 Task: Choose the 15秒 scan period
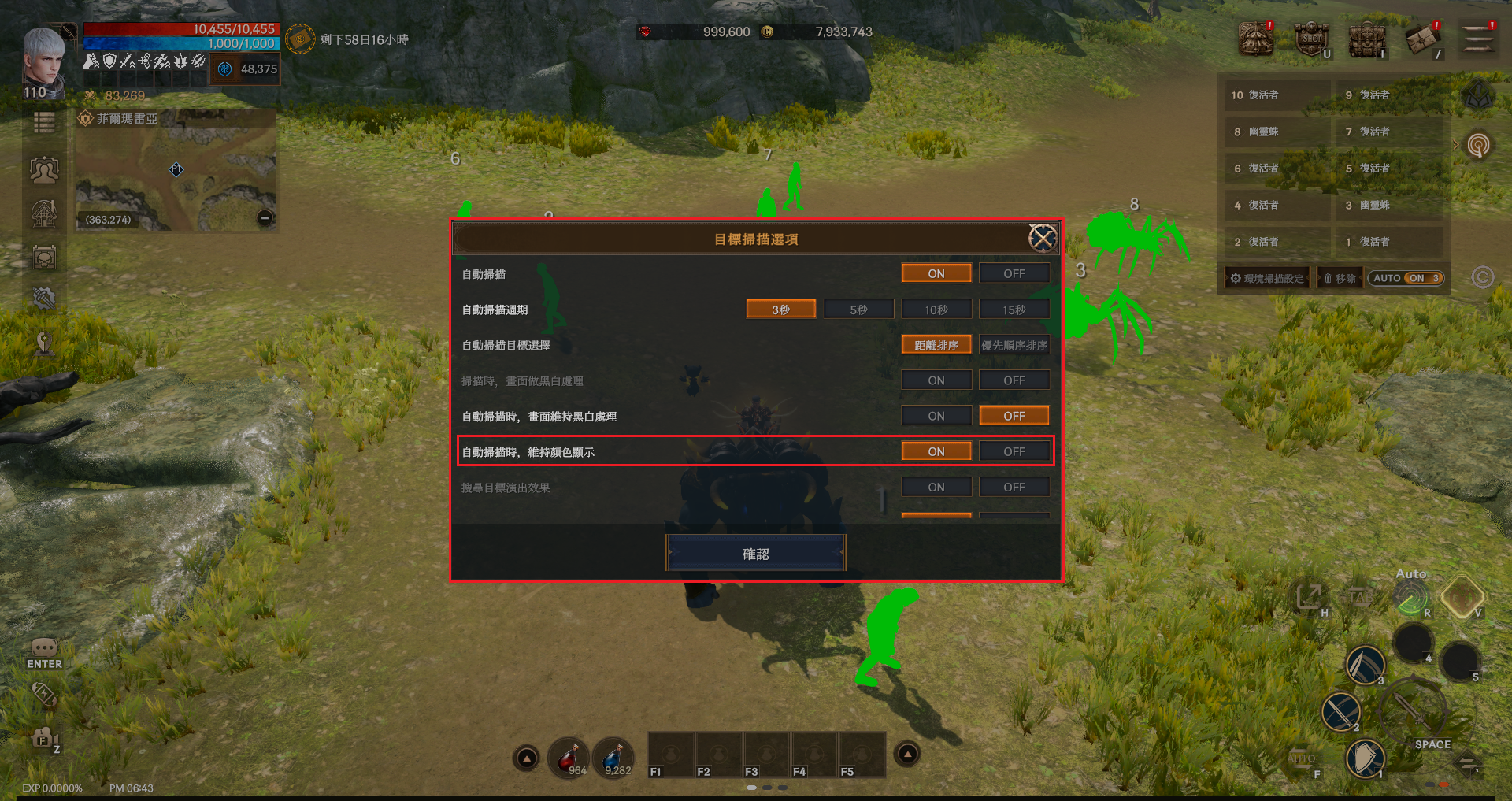pos(1014,310)
